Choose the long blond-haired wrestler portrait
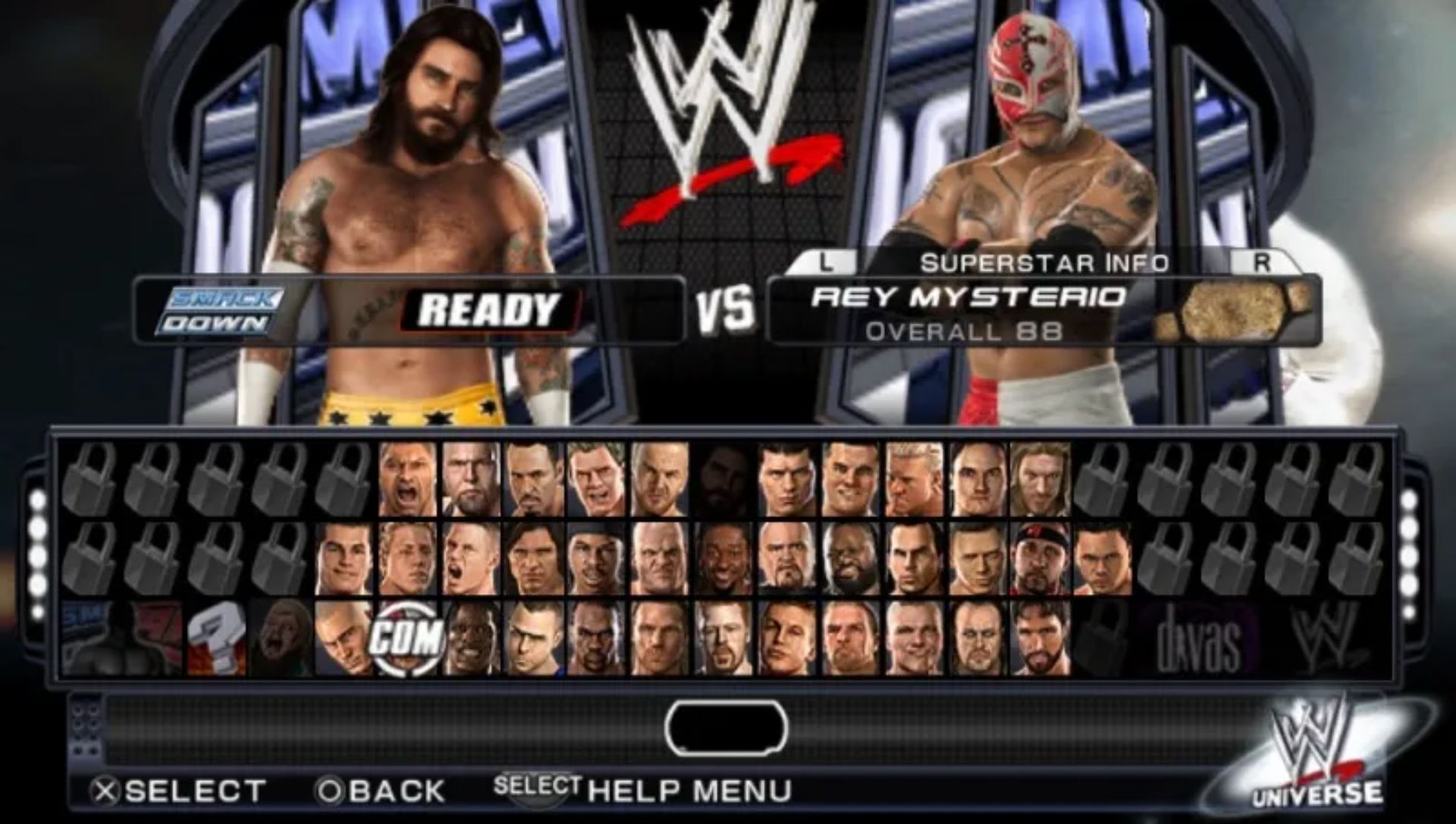 pos(1040,479)
